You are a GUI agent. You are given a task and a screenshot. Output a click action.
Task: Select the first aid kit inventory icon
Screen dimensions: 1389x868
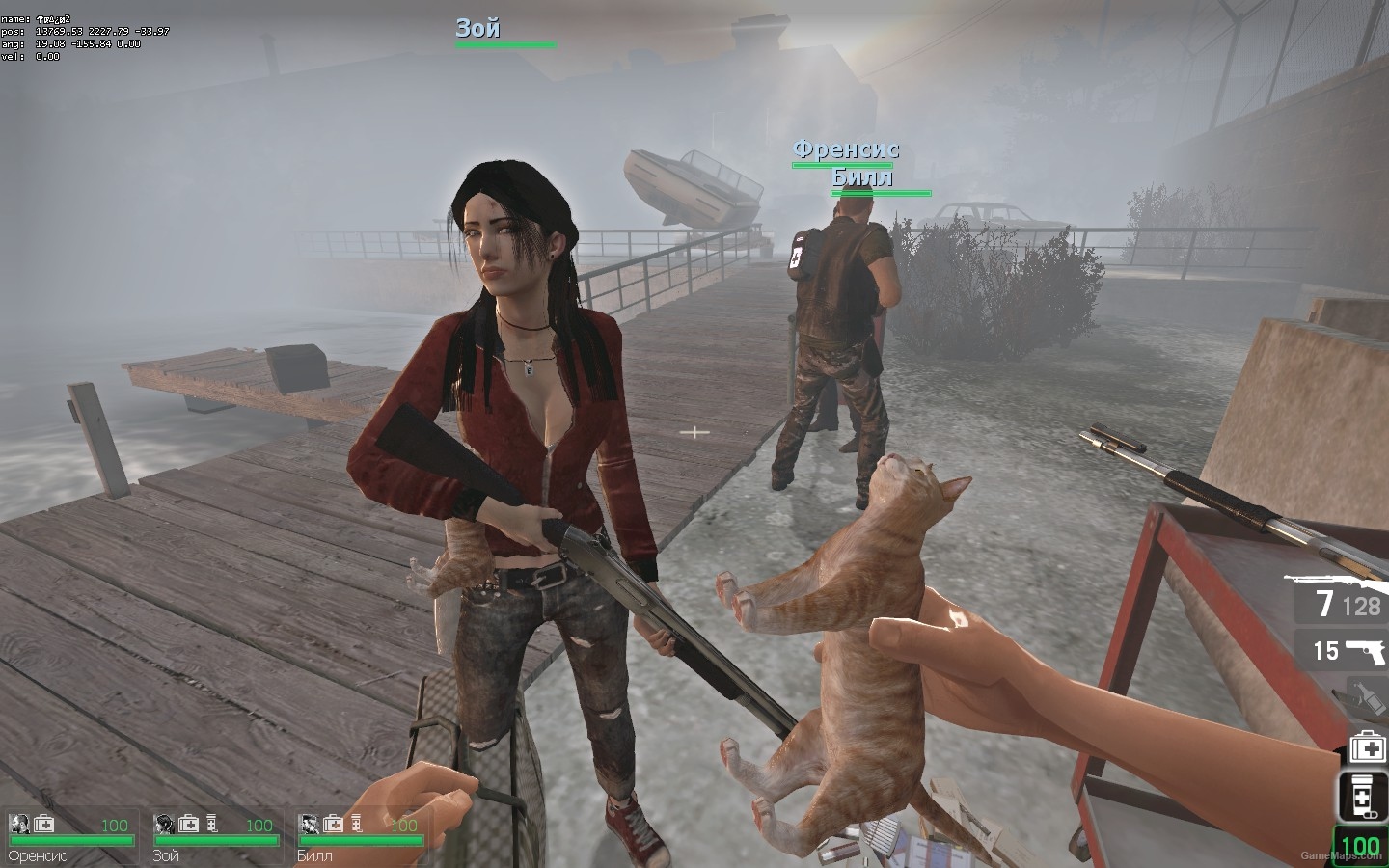click(x=1366, y=746)
